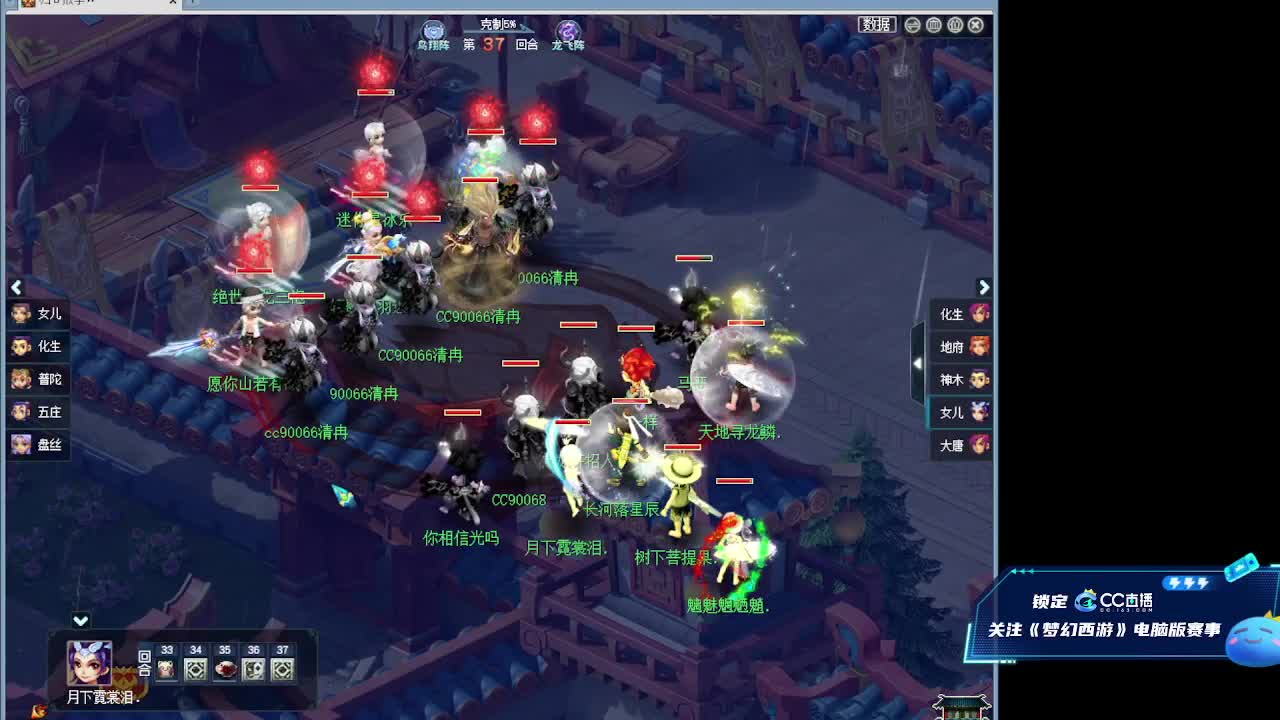Viewport: 1280px width, 720px height.
Task: Select the 地府 icon on the right panel
Action: [x=958, y=347]
